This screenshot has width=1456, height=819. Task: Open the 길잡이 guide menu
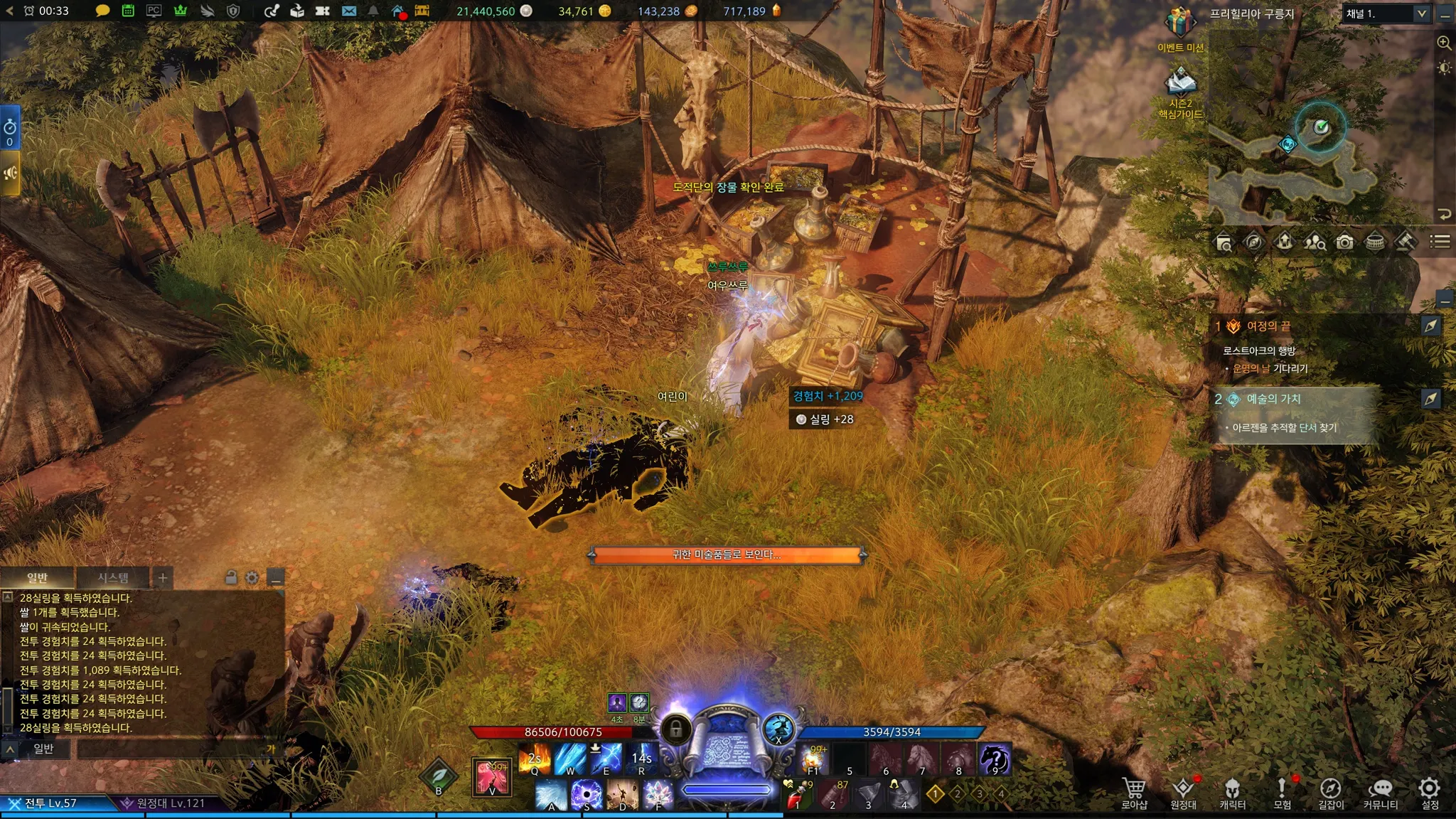(x=1331, y=792)
